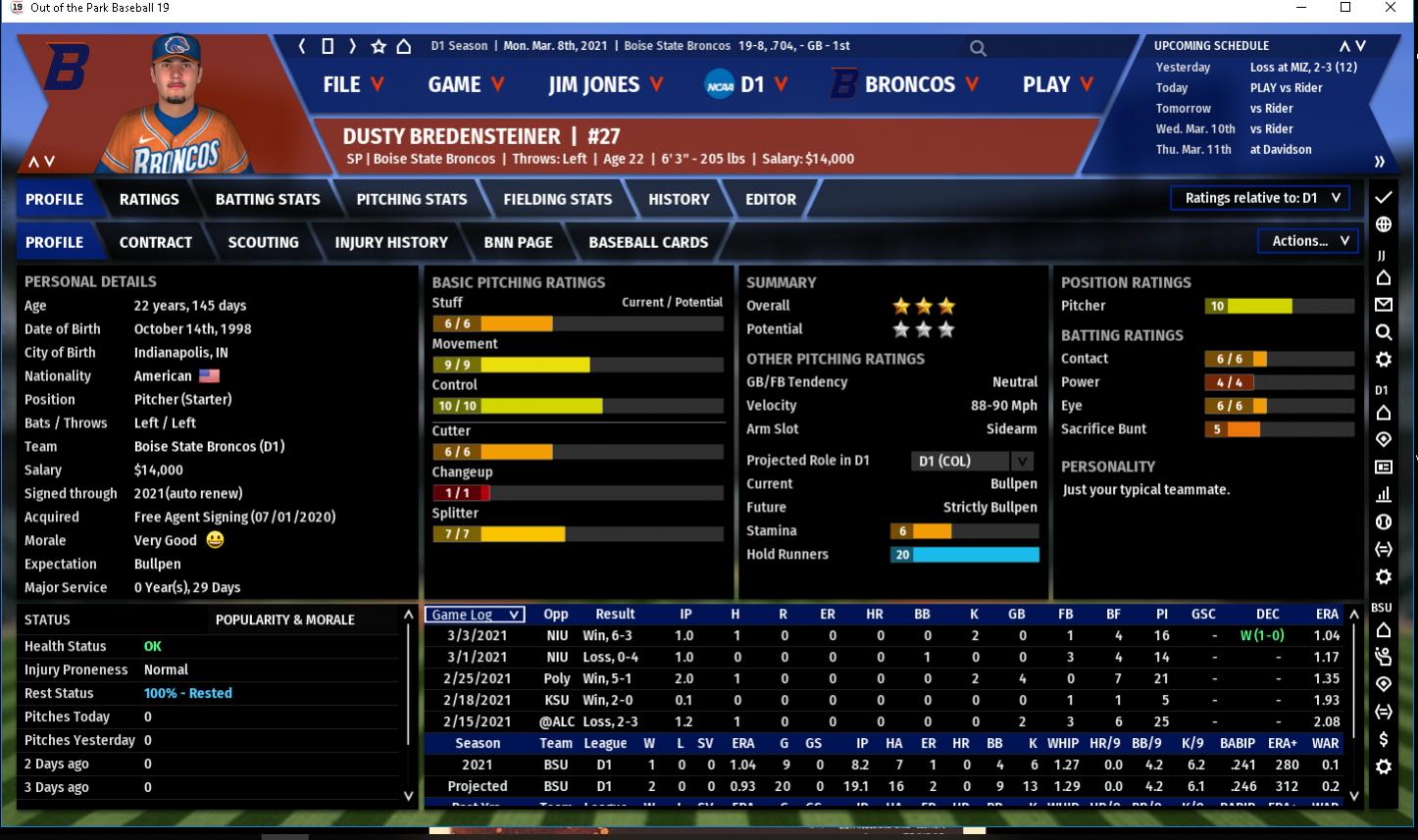Open the Ratings relative to D1 dropdown
The height and width of the screenshot is (840, 1418).
1260,198
